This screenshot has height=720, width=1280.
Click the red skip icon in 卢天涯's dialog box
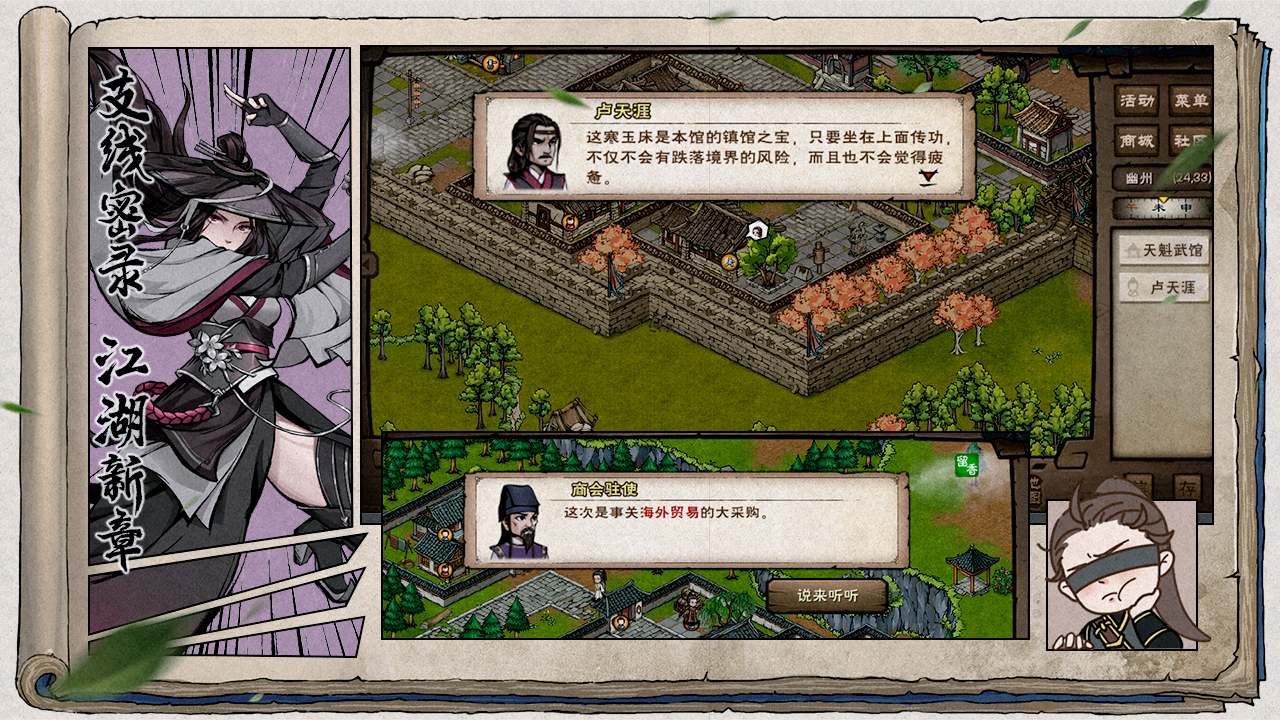coord(927,178)
